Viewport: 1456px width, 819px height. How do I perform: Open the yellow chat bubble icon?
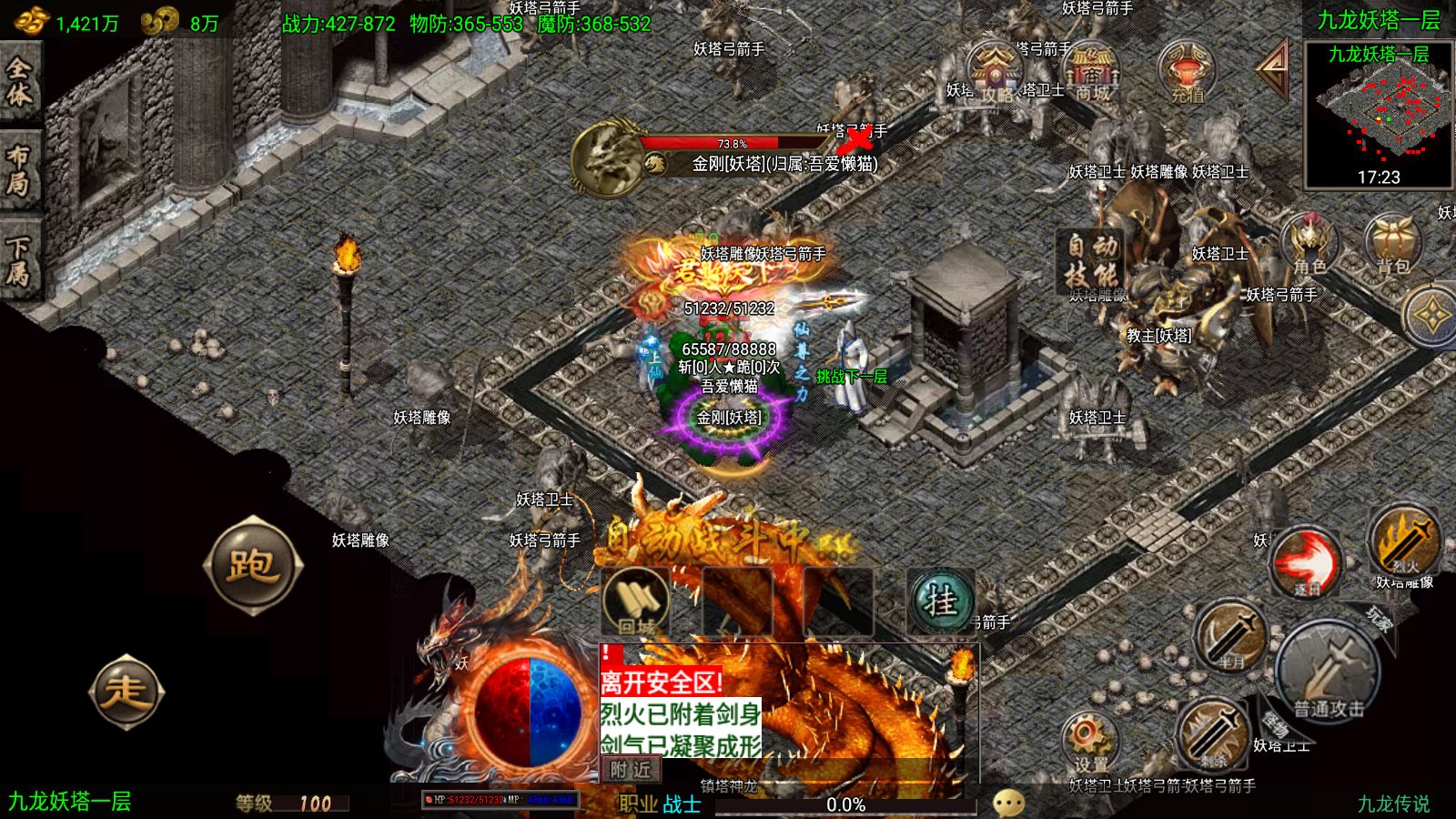[1008, 803]
